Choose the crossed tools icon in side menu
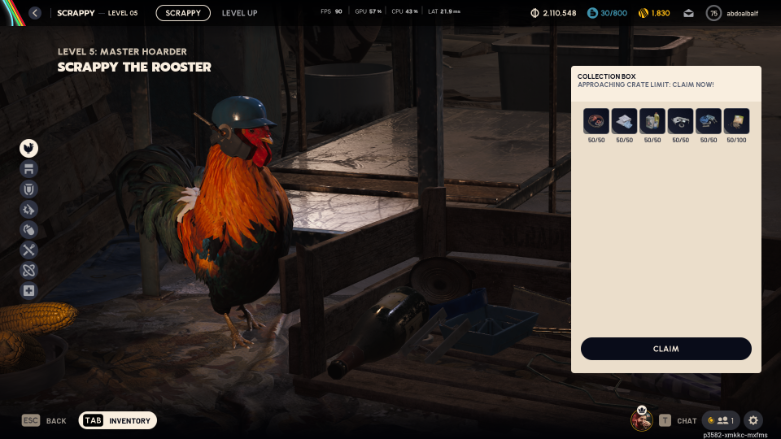The height and width of the screenshot is (439, 781). pos(28,250)
